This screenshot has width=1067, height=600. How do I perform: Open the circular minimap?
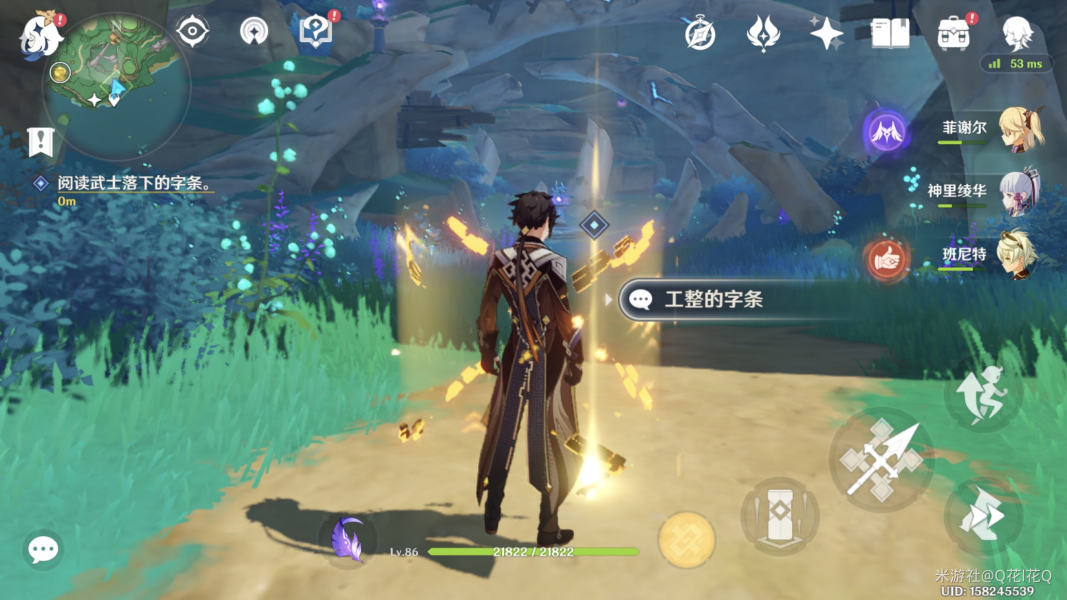click(116, 87)
